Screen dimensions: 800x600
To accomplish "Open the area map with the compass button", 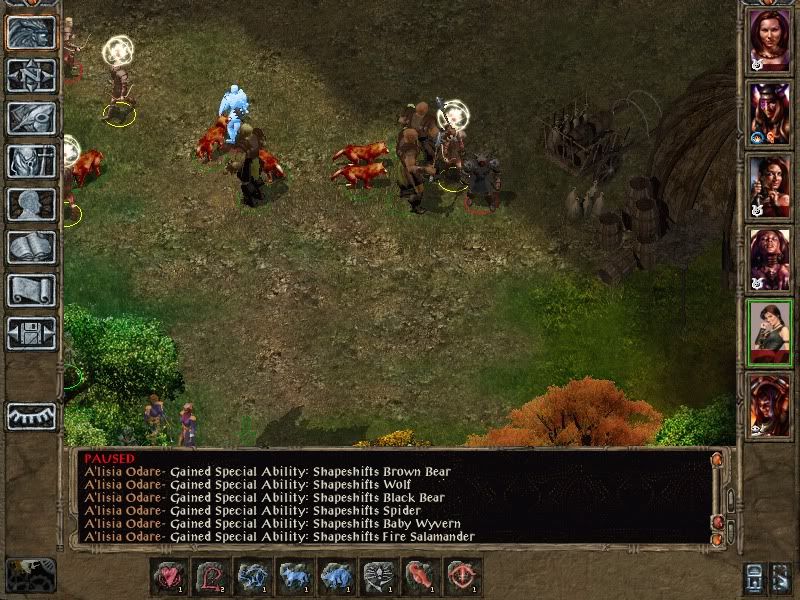I will (x=31, y=75).
